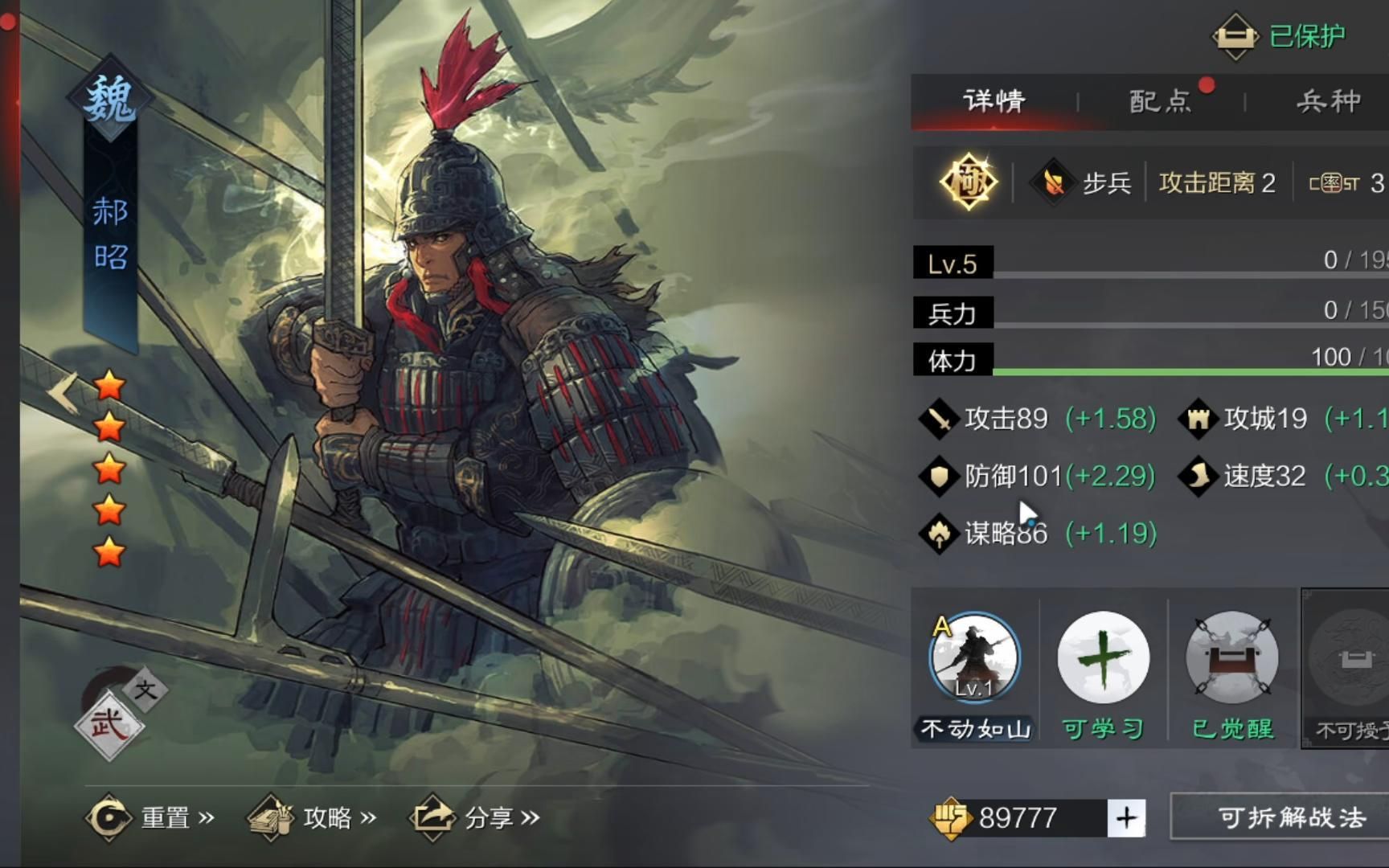Select the 不动如山 skill icon
Viewport: 1389px width, 868px height.
pyautogui.click(x=975, y=659)
